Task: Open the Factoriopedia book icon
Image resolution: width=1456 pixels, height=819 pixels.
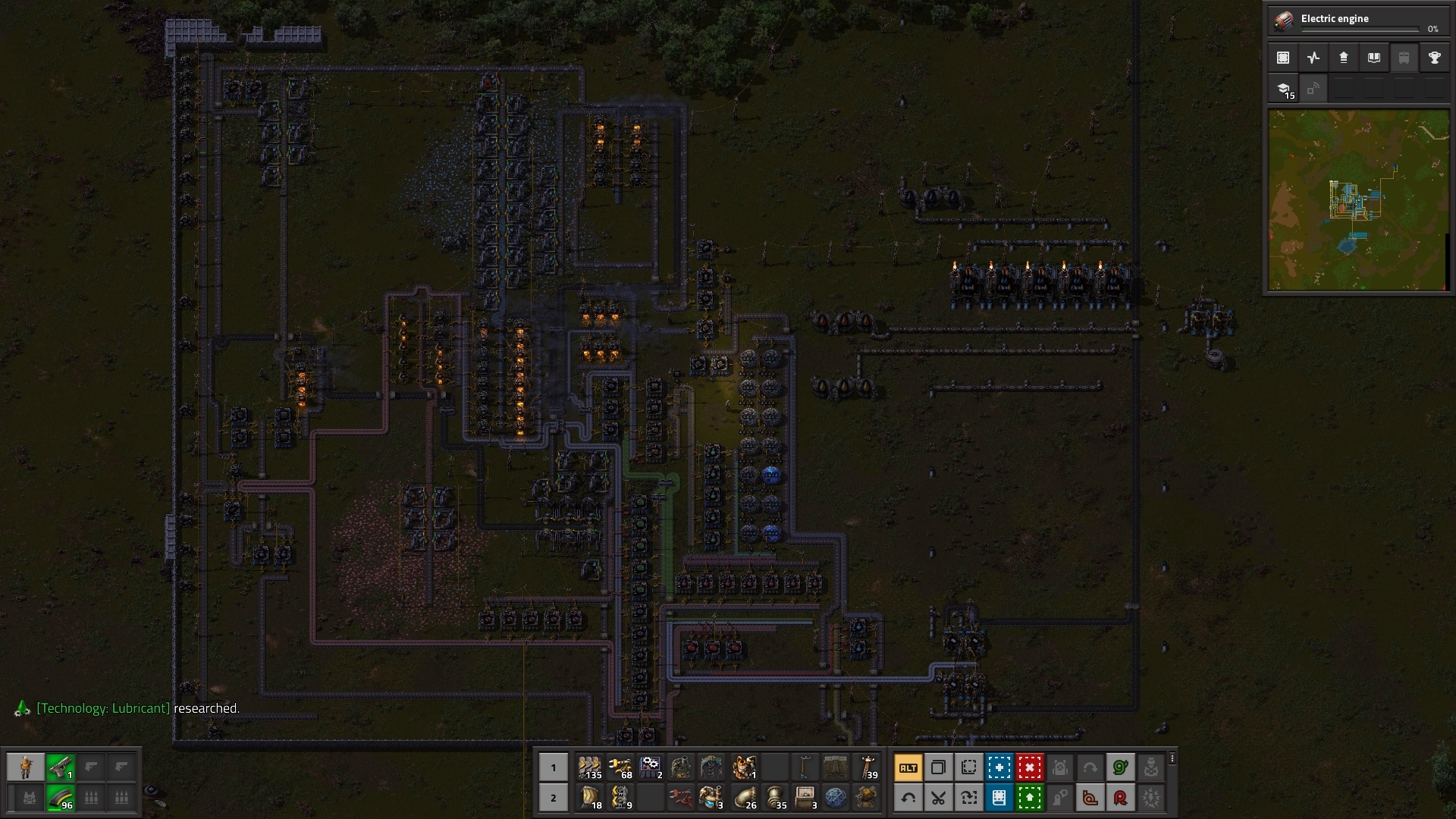Action: (1373, 58)
